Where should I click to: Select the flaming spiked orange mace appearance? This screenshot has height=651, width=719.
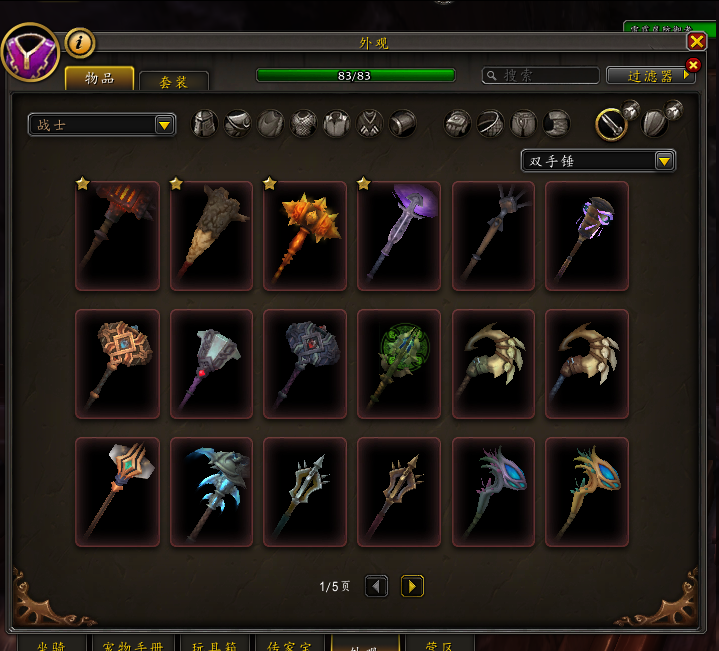pyautogui.click(x=305, y=236)
